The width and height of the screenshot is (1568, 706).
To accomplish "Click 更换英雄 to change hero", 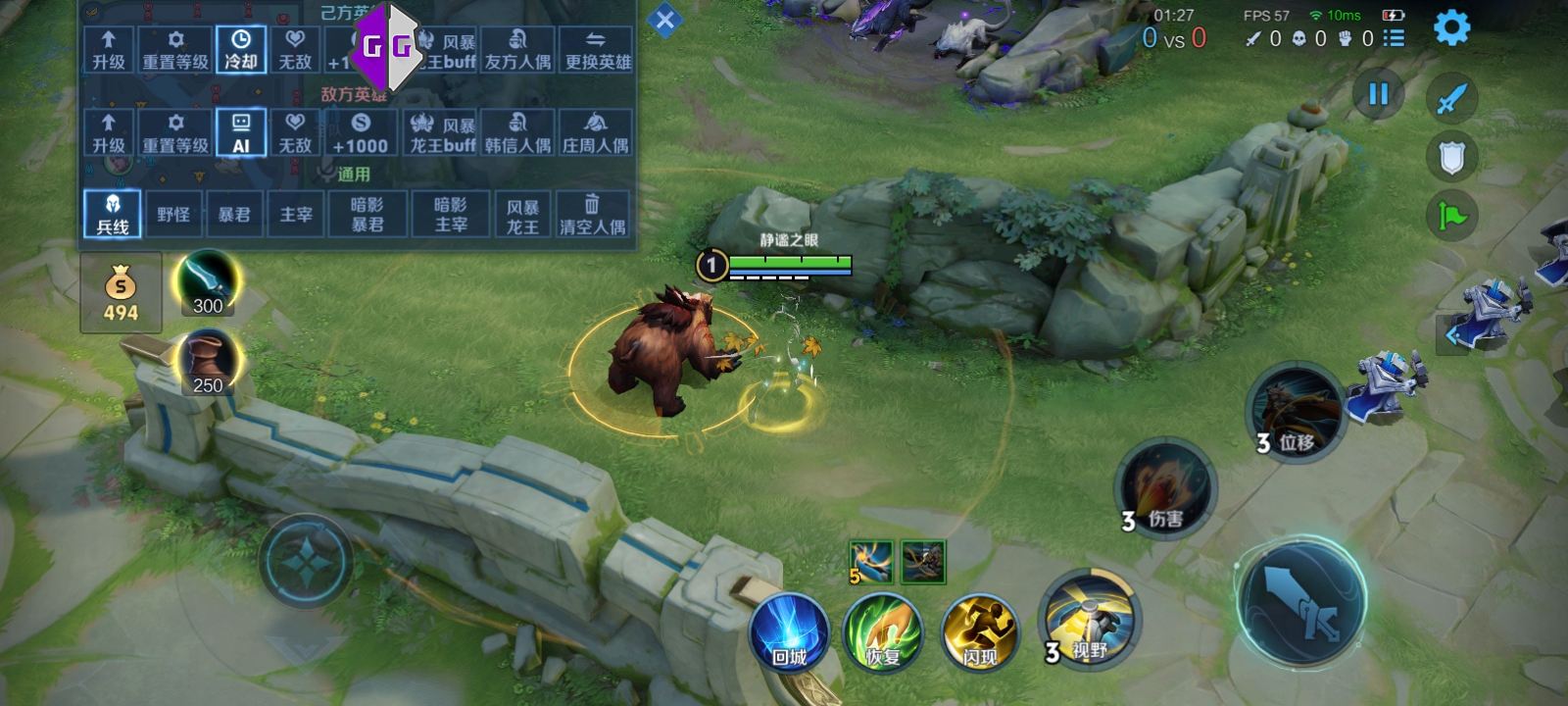I will (598, 49).
